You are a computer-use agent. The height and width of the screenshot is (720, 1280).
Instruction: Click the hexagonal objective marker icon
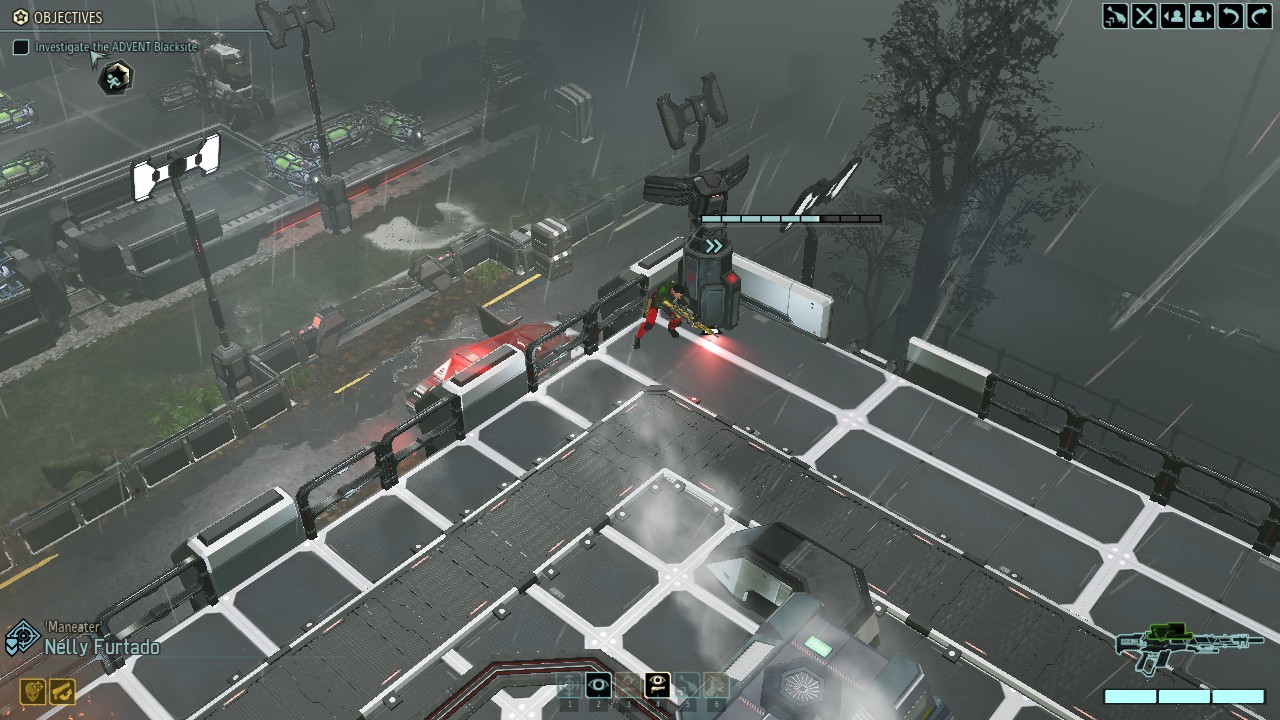116,77
